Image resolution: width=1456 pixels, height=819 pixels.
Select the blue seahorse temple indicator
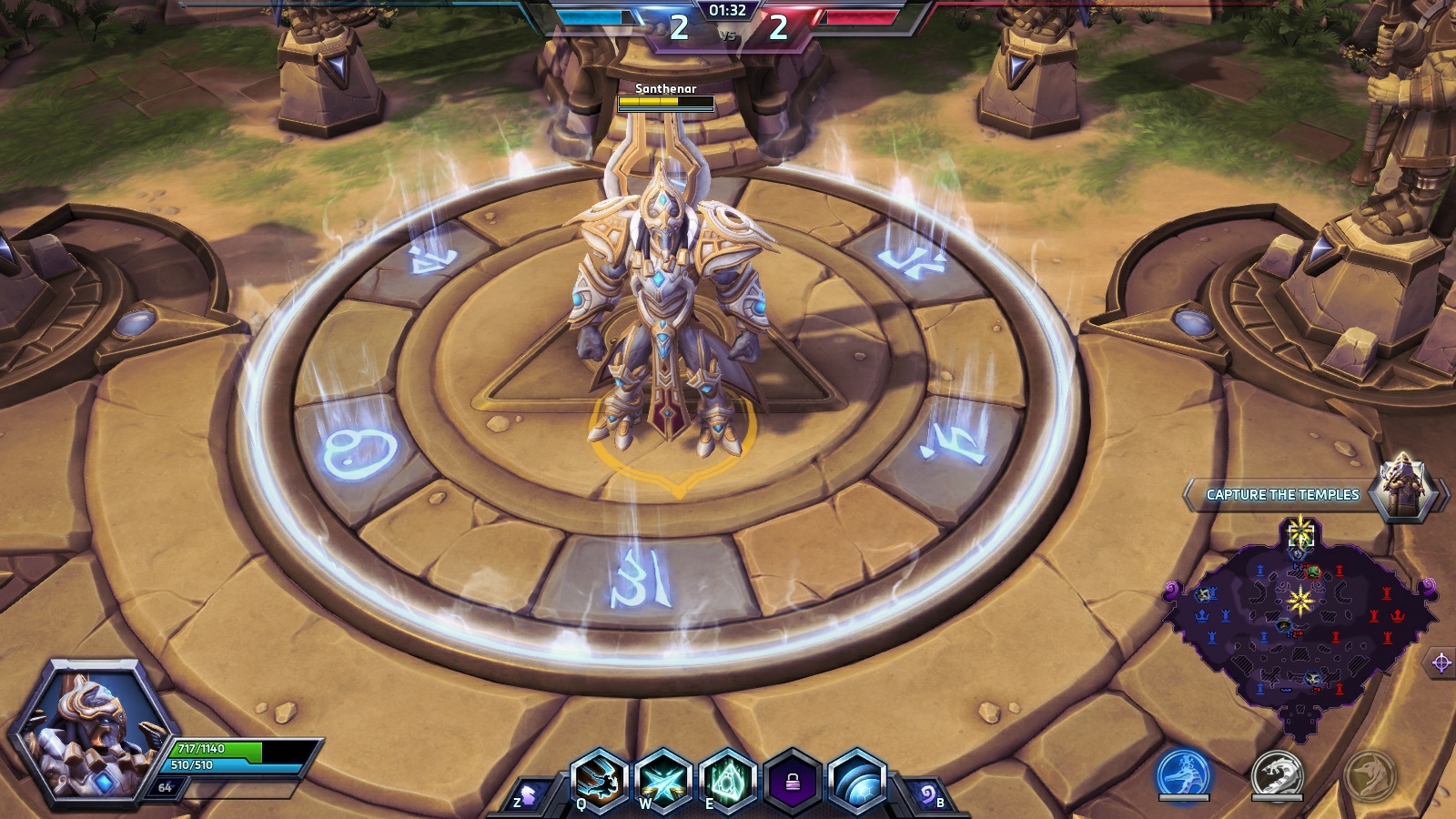pos(1184,774)
